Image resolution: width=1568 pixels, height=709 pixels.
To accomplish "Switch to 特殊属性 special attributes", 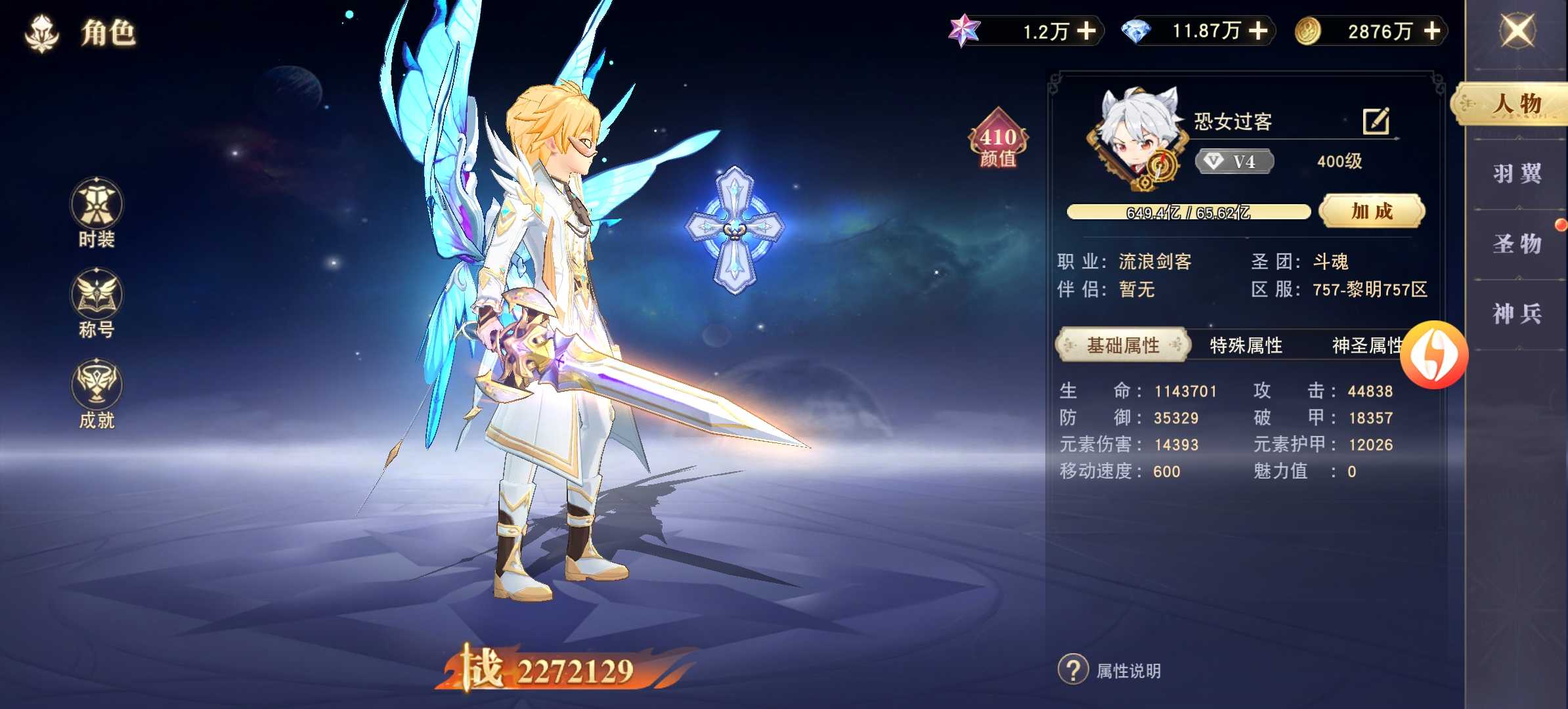I will click(1246, 345).
